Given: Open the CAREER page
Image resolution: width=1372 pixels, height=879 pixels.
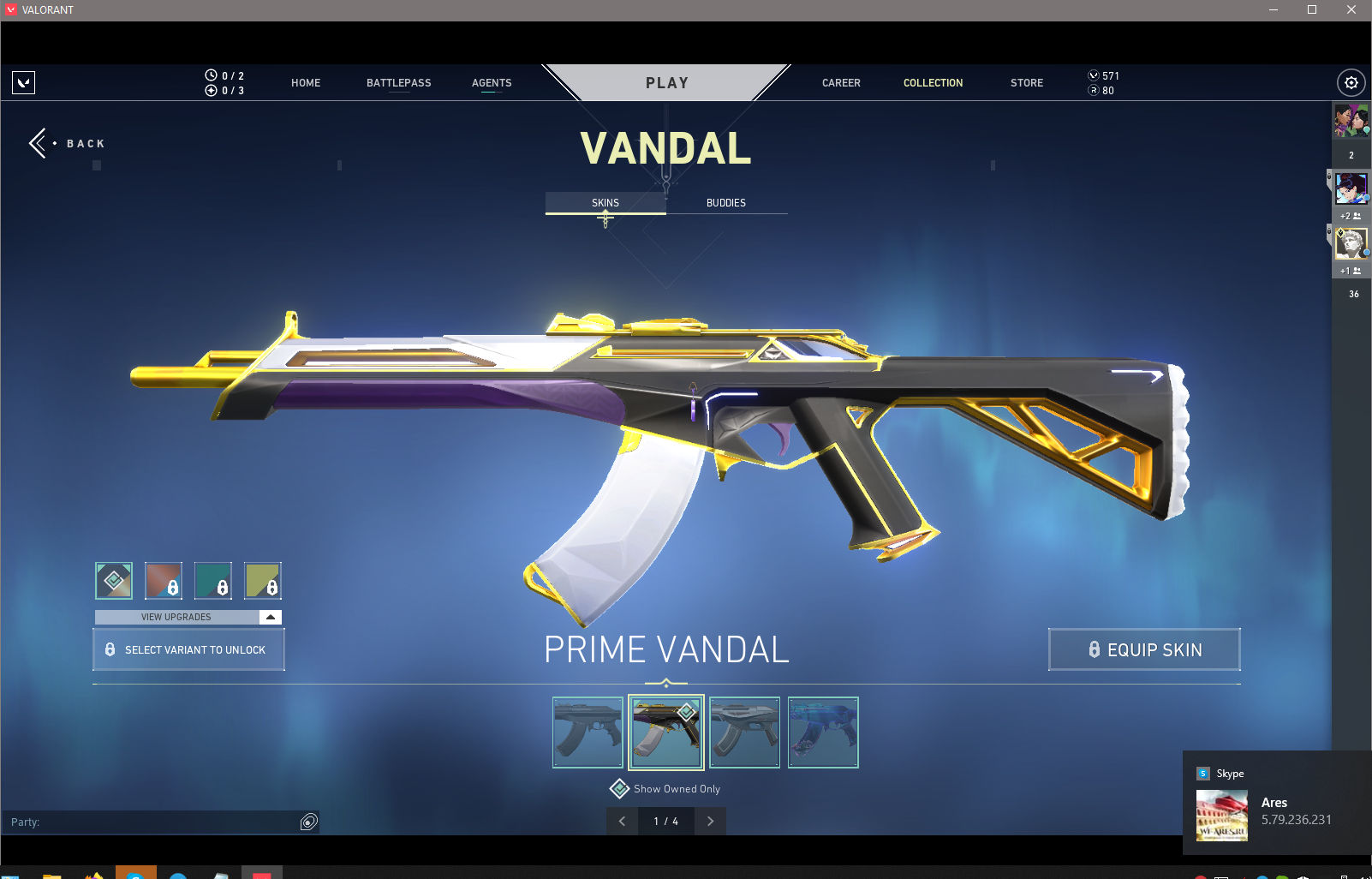Looking at the screenshot, I should [x=841, y=83].
